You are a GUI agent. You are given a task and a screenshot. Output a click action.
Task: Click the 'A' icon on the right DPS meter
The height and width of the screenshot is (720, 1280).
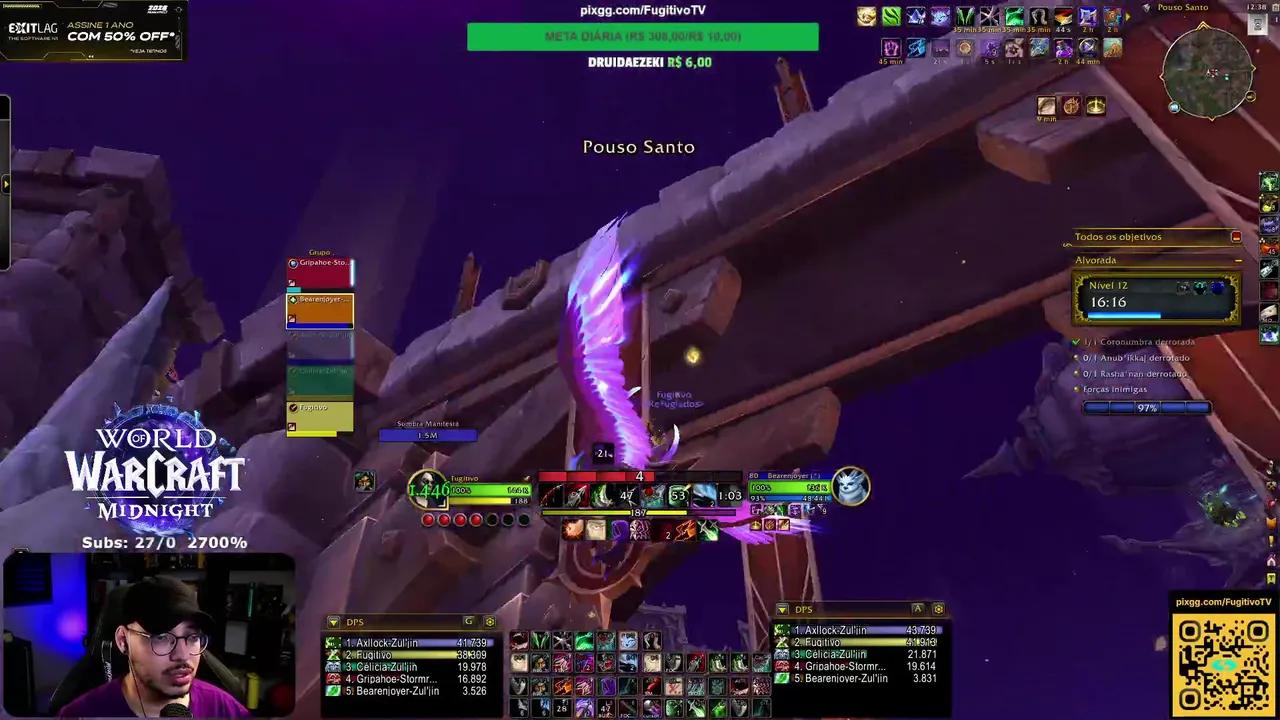(x=917, y=609)
